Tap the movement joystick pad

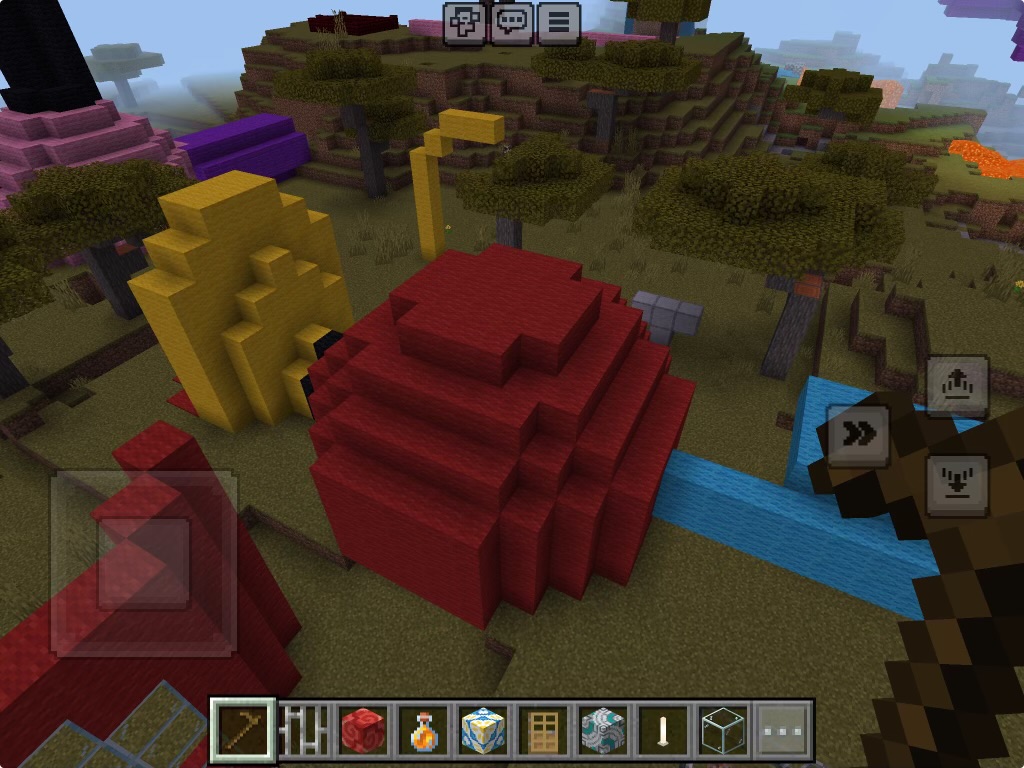tap(144, 563)
